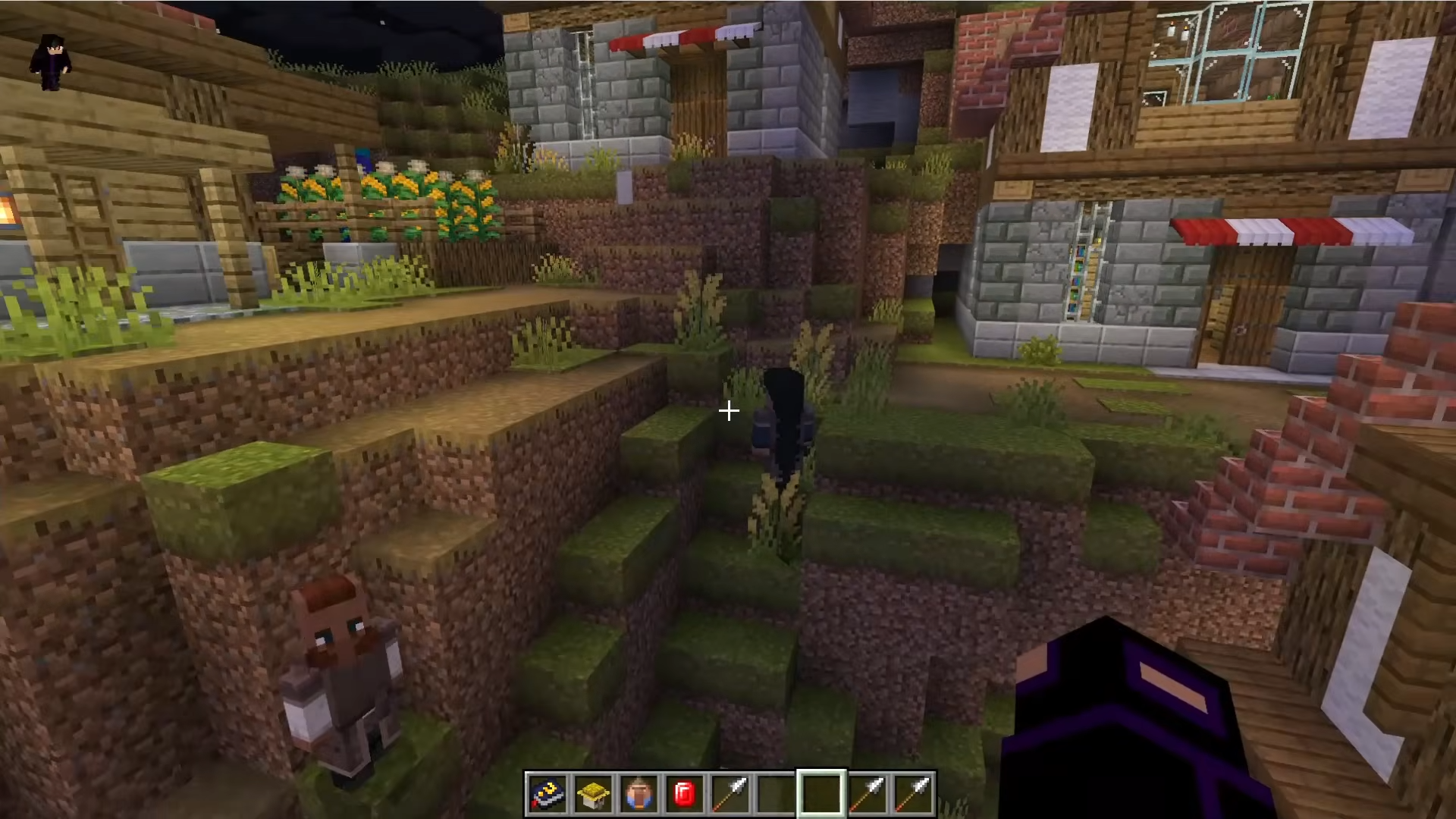1456x819 pixels.
Task: Click the highlighted empty hotbar slot
Action: (x=821, y=794)
